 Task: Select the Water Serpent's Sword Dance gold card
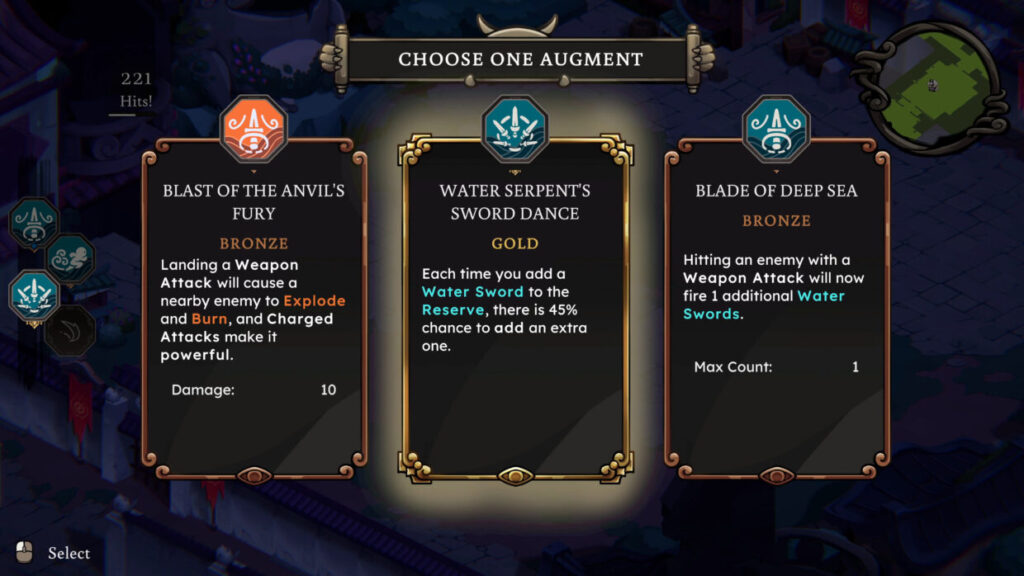coord(515,310)
